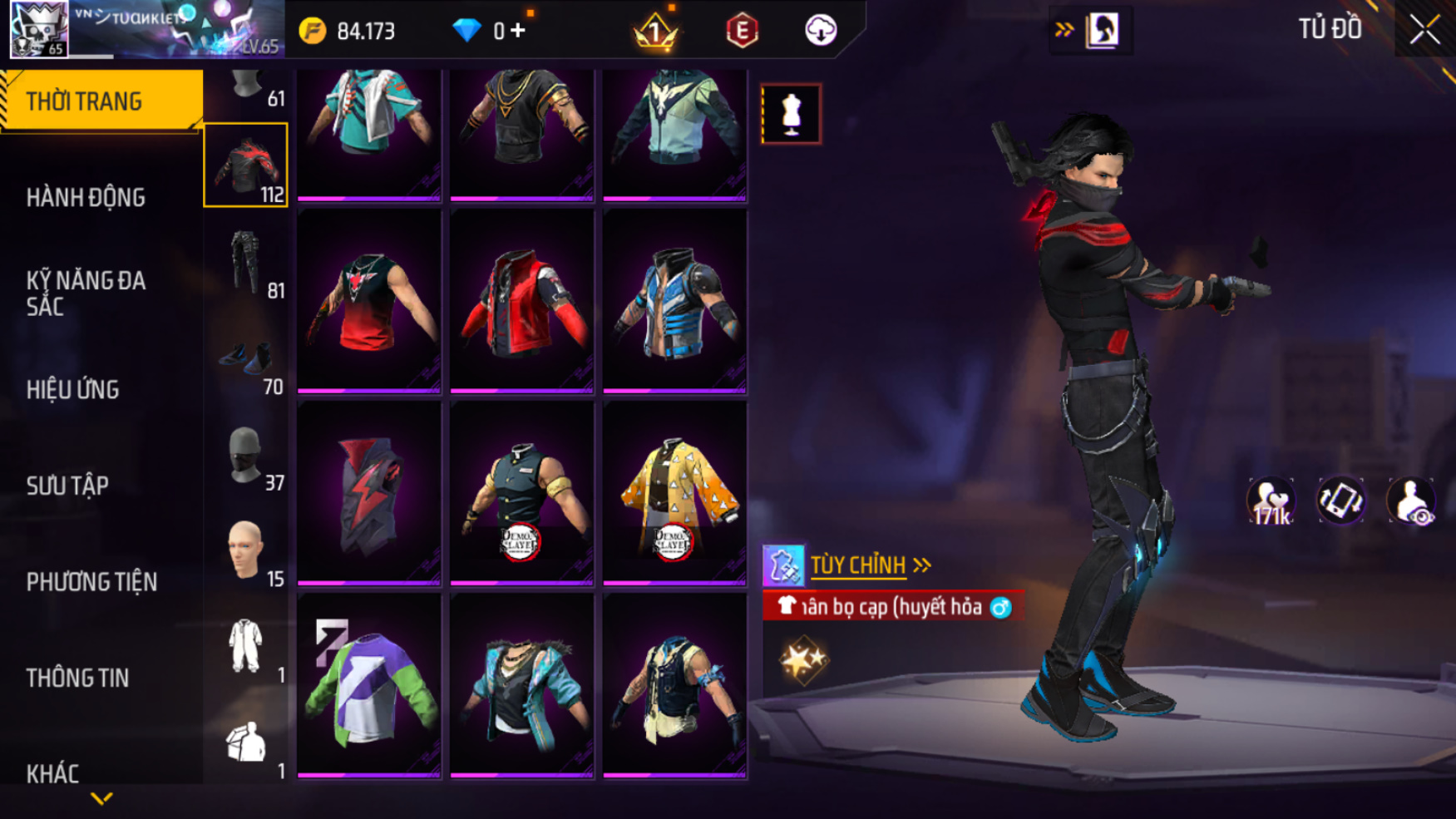Image resolution: width=1456 pixels, height=819 pixels.
Task: Switch to Kỹ Năng Đa Sắc section
Action: [86, 293]
